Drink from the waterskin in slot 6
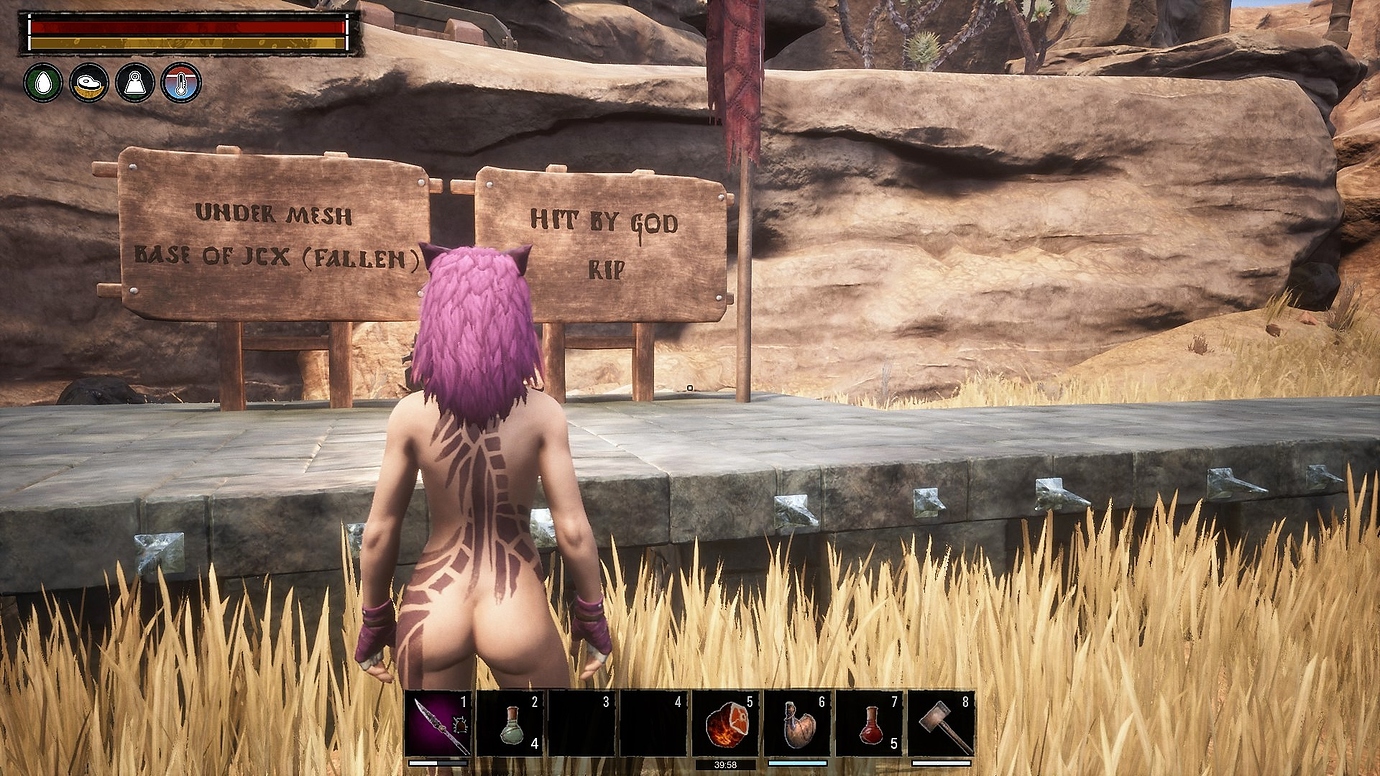 point(797,723)
